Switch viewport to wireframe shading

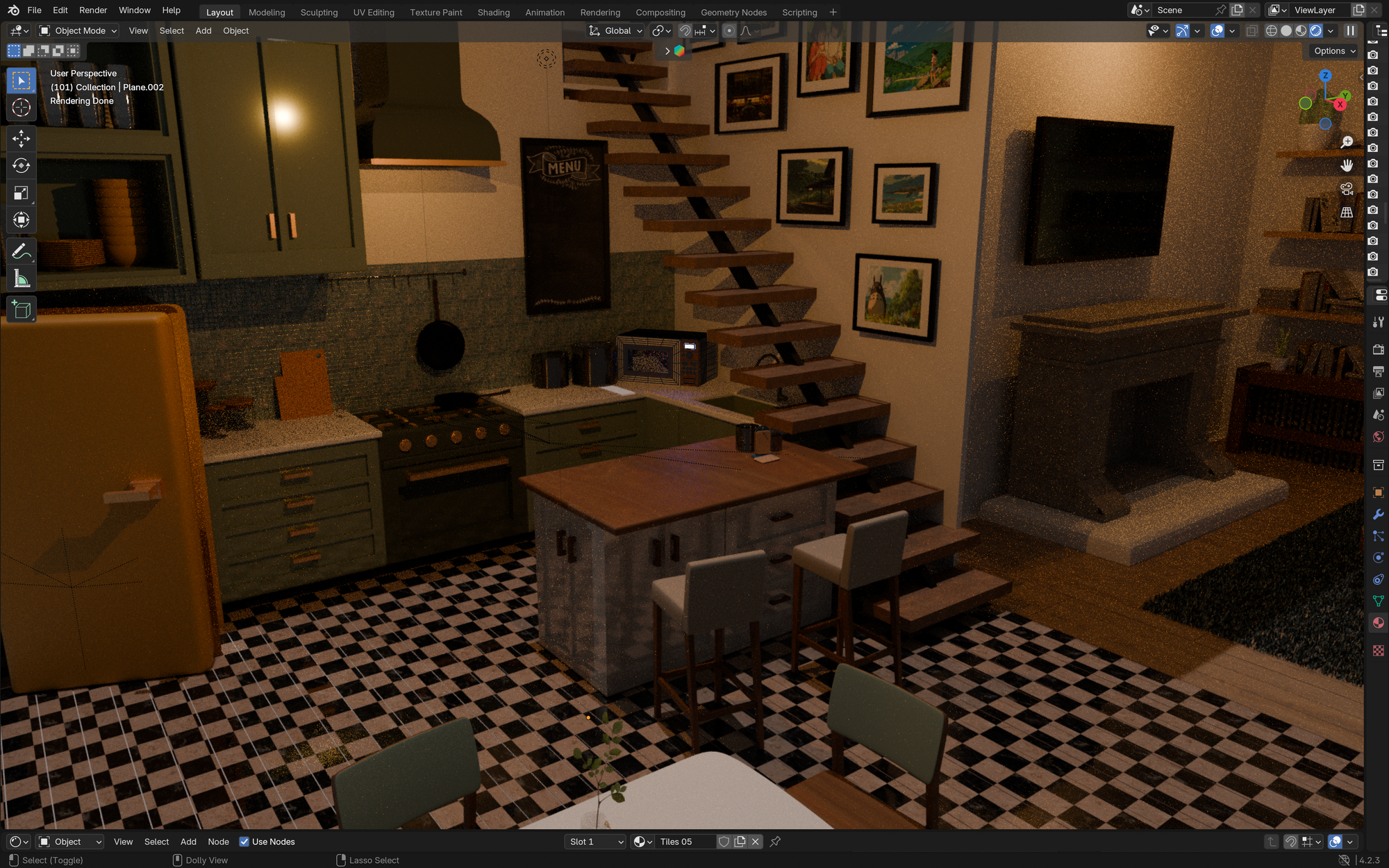point(1272,31)
